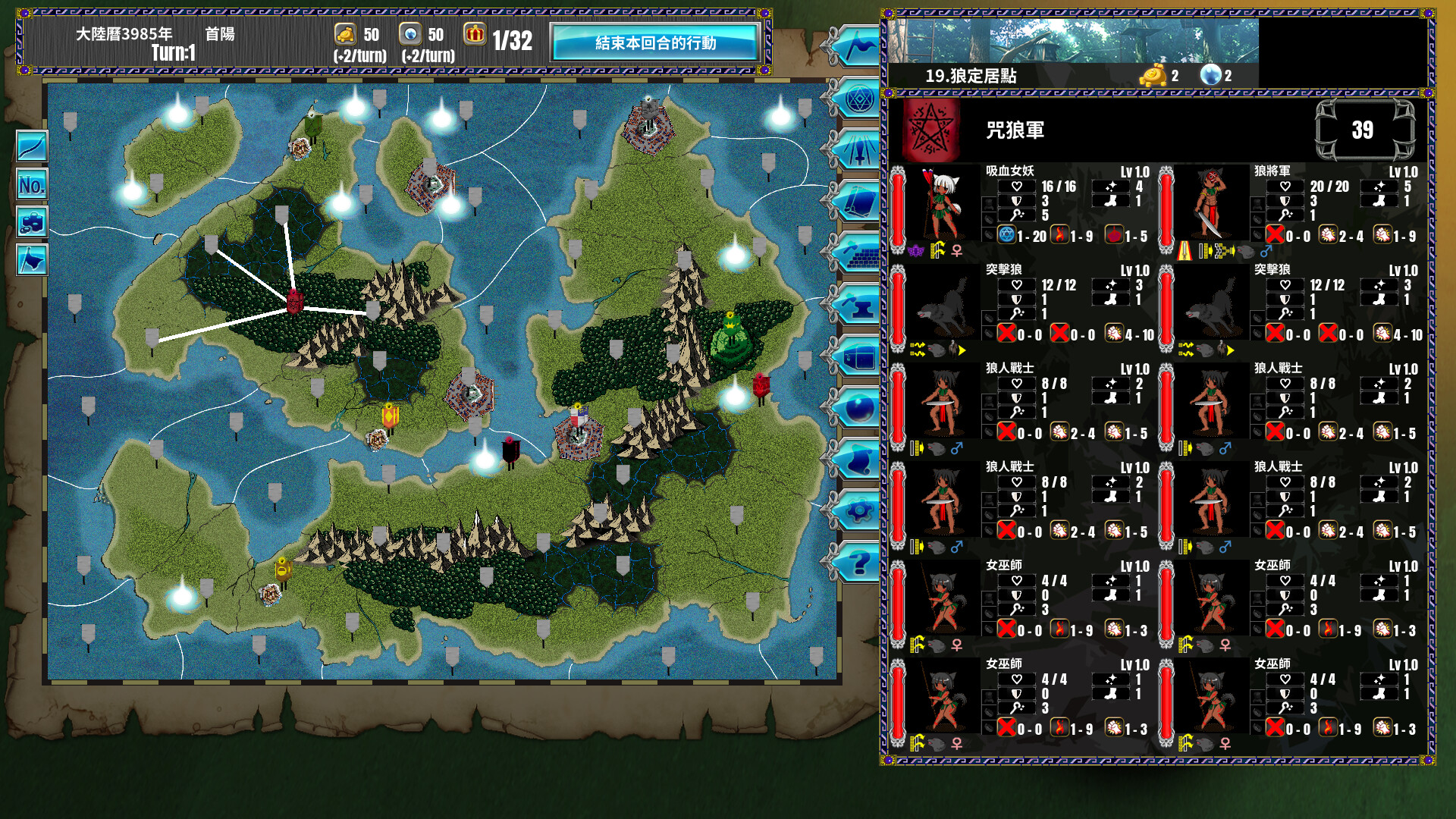Open the hammer and brick wall menu

coord(858,253)
